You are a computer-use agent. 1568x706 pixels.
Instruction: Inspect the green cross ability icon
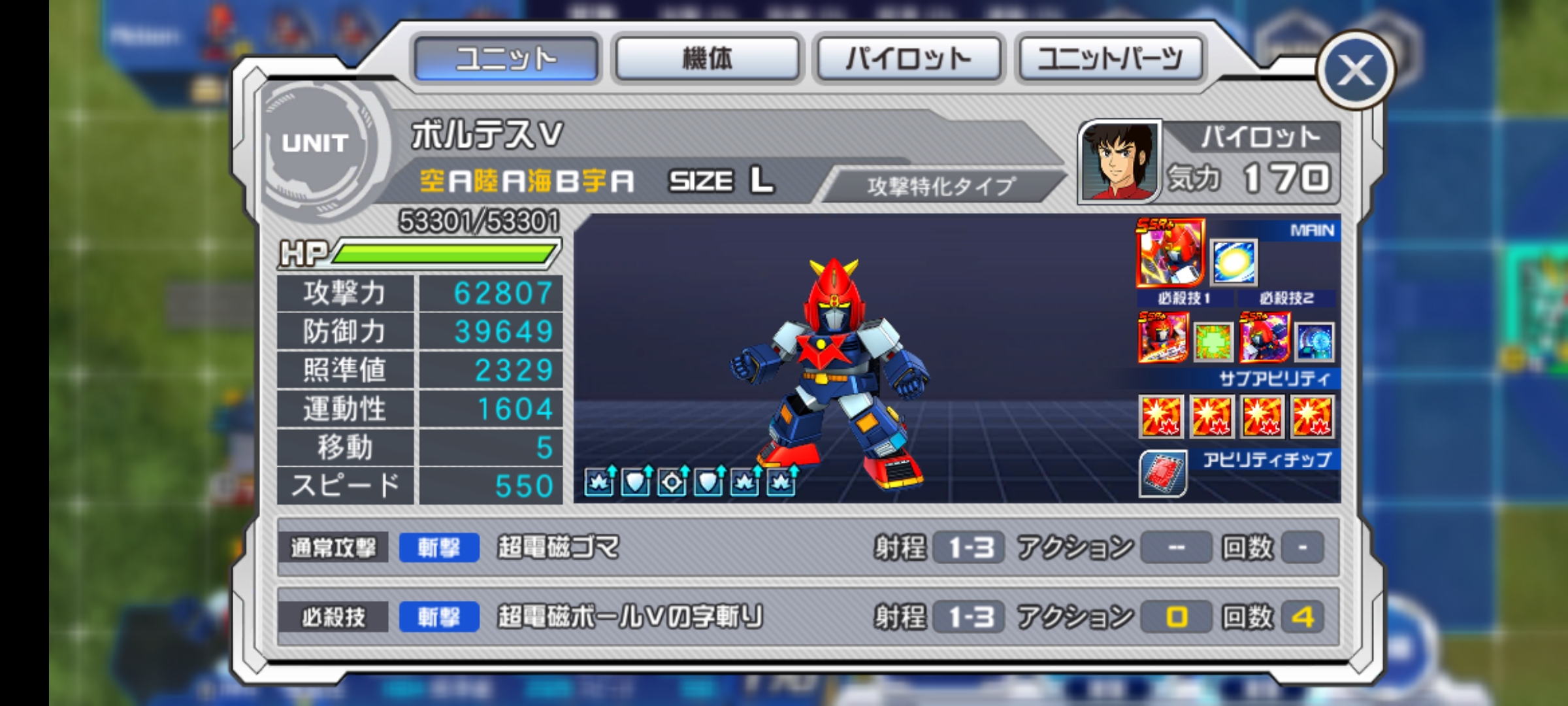pyautogui.click(x=1213, y=341)
